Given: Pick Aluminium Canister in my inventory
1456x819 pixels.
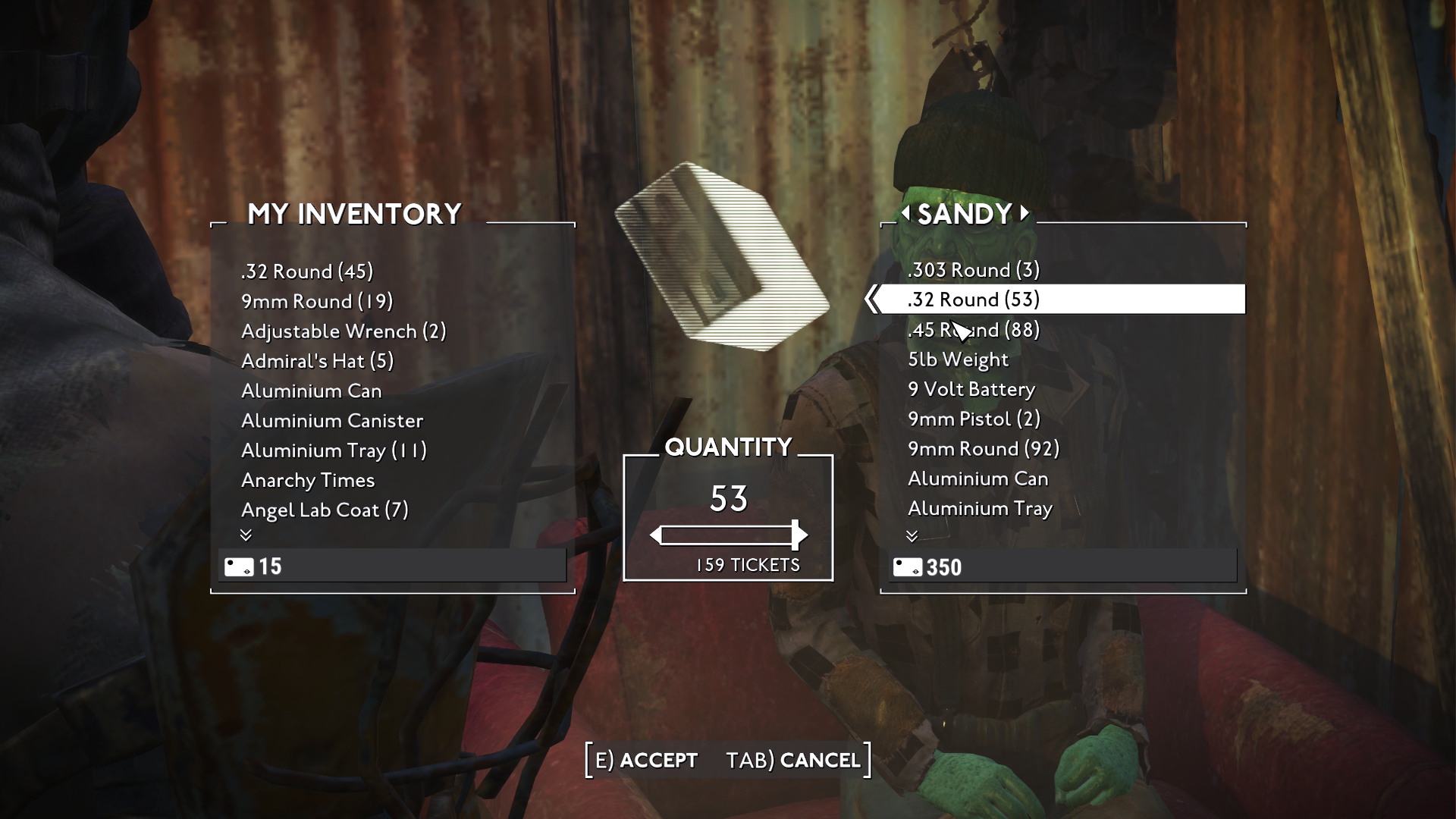Looking at the screenshot, I should 332,421.
